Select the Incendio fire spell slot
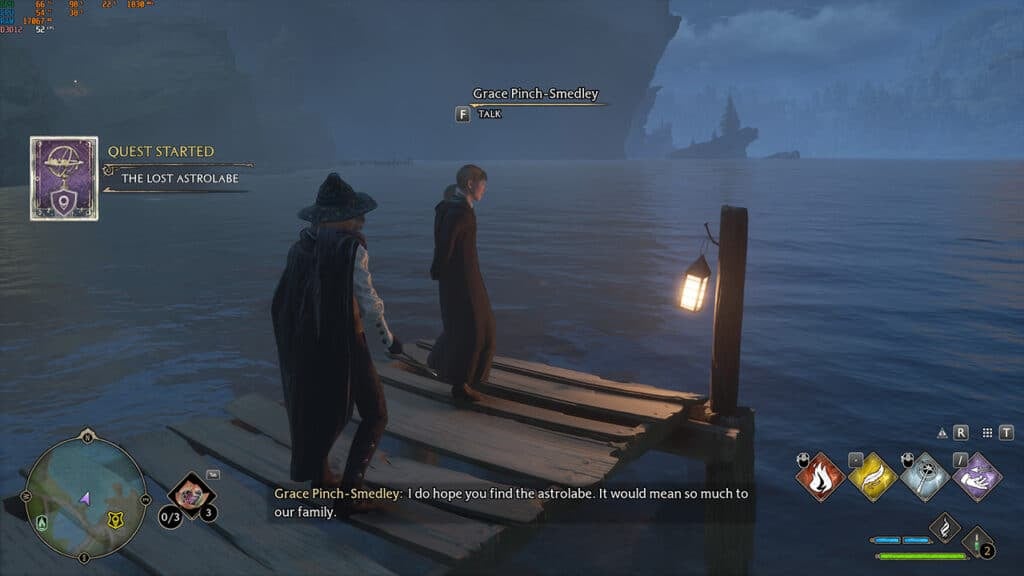 click(x=820, y=477)
